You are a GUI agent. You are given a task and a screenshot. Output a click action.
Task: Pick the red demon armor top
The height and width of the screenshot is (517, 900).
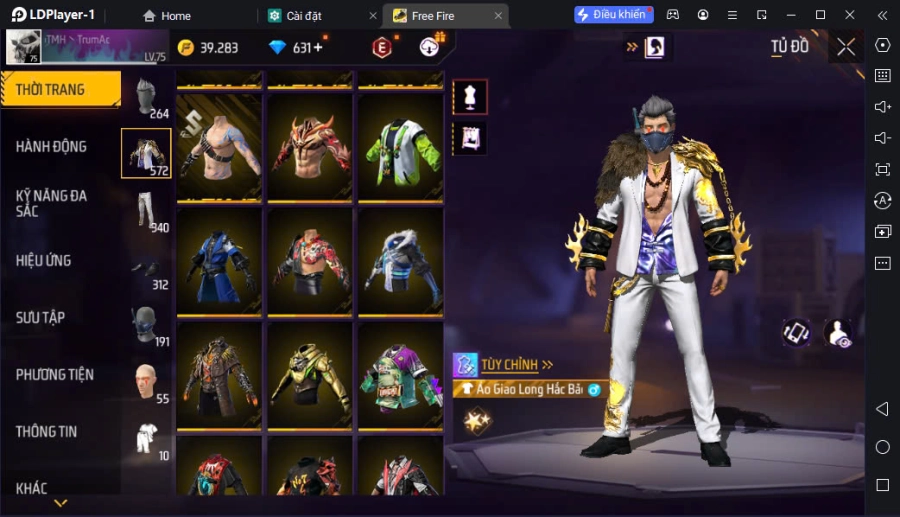pos(309,149)
